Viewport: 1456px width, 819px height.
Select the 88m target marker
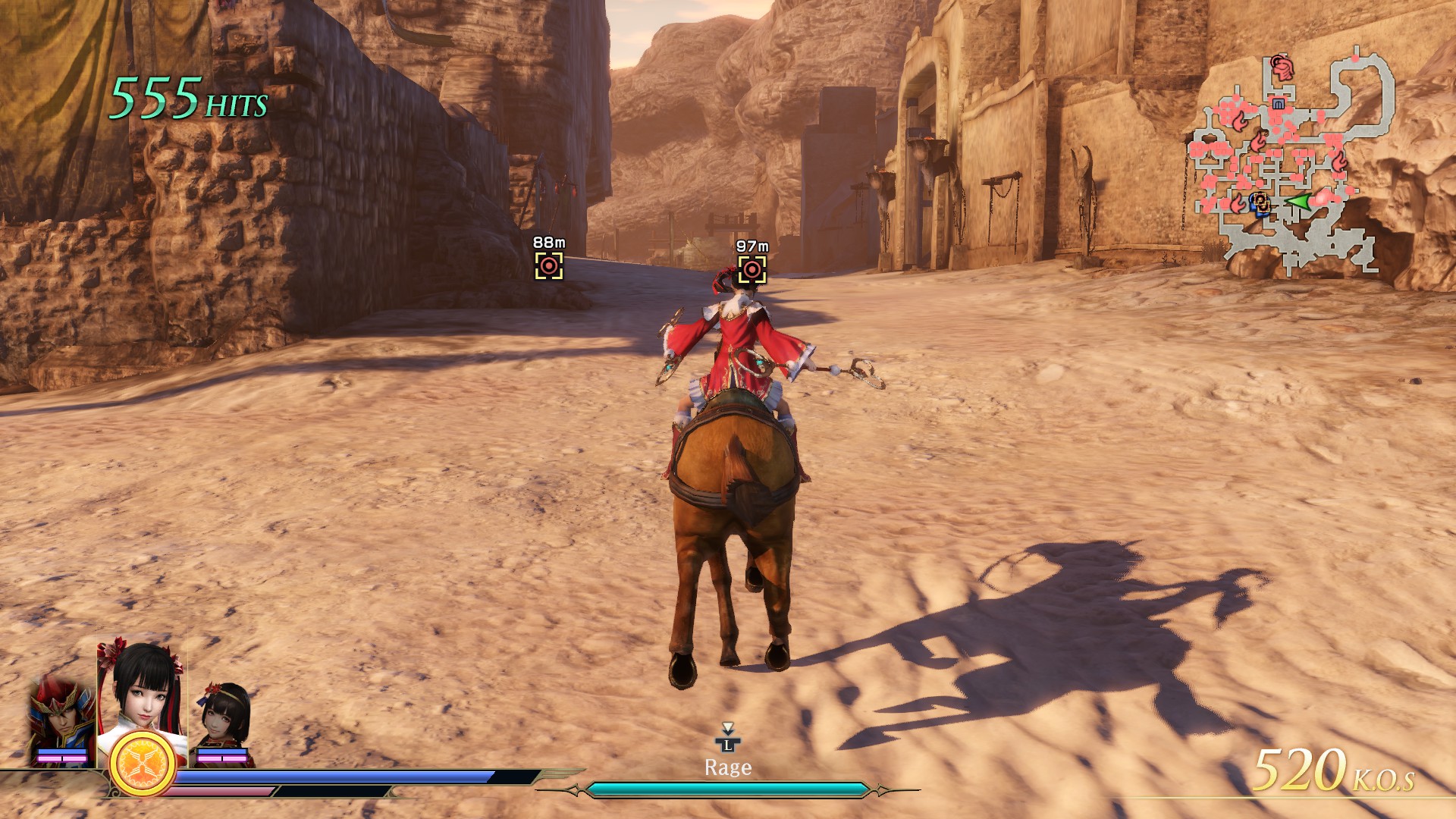pyautogui.click(x=549, y=265)
